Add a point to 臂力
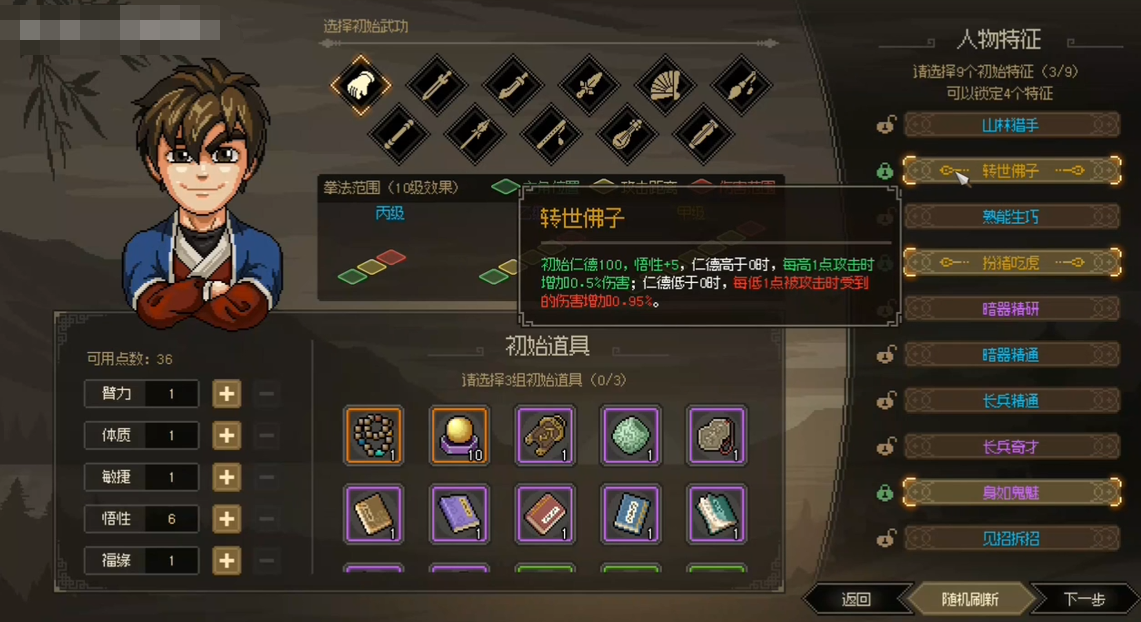The image size is (1141, 622). tap(227, 394)
